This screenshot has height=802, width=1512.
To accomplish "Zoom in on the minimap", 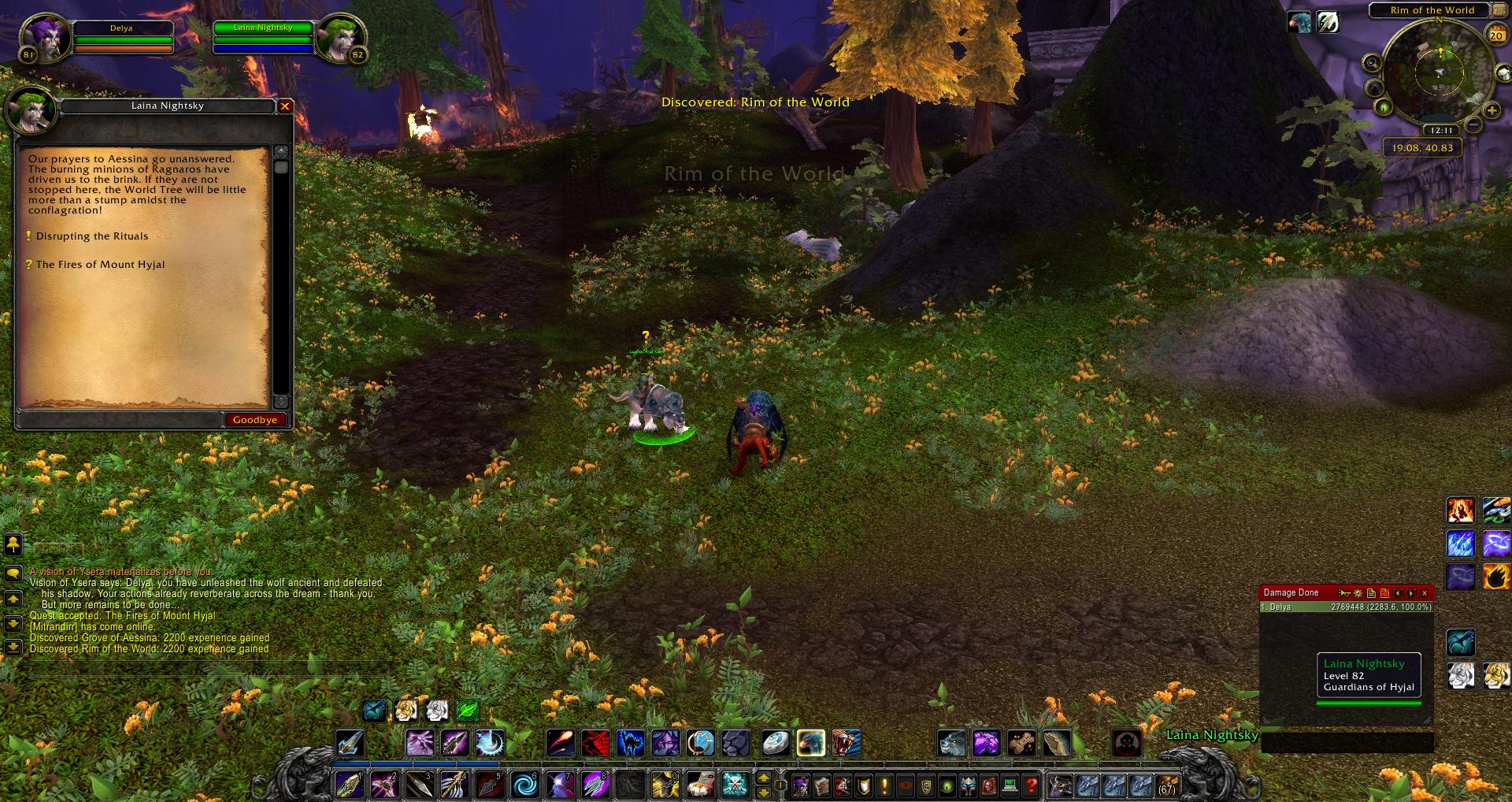I will click(x=1491, y=111).
